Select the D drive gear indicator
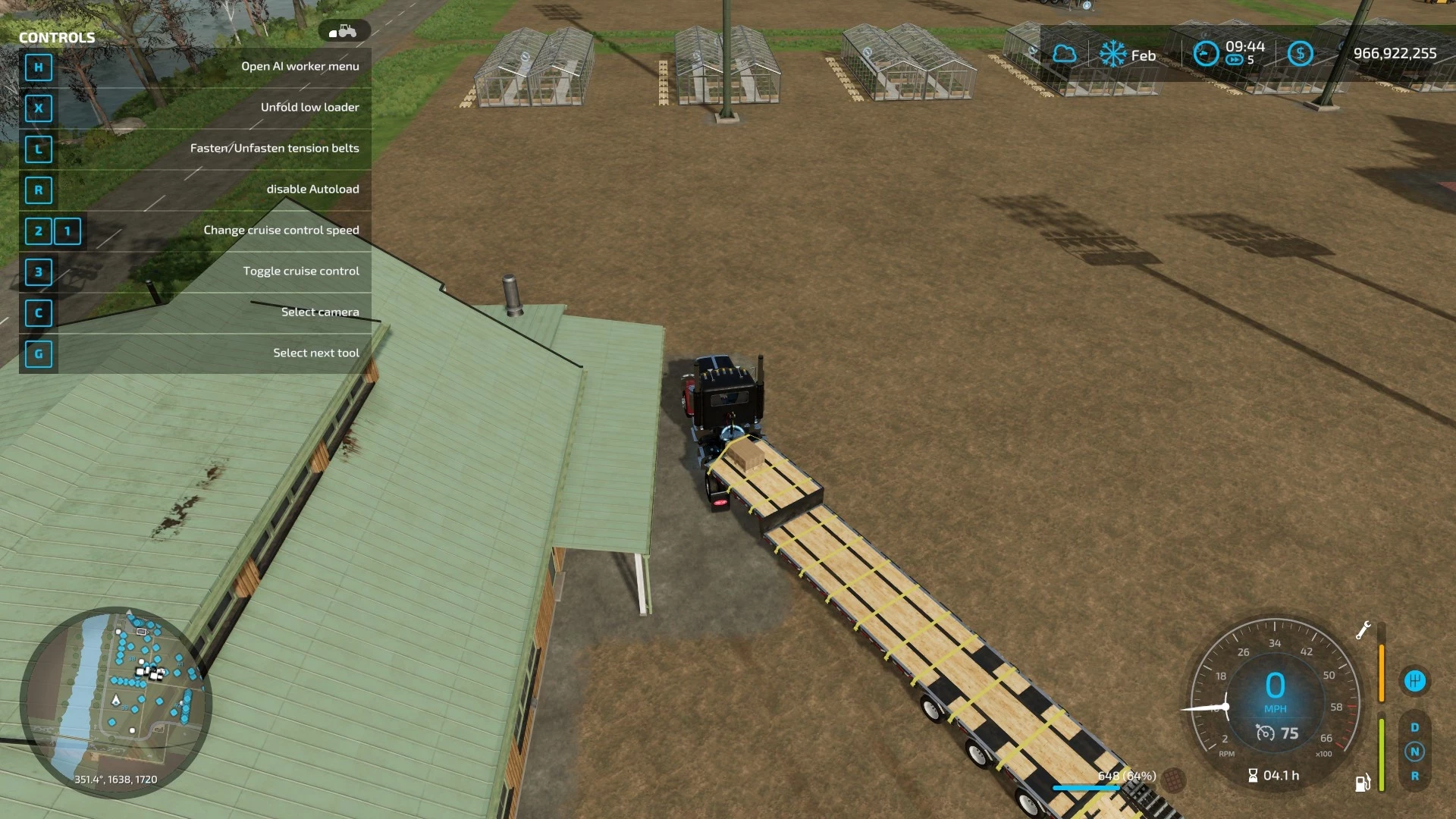The width and height of the screenshot is (1456, 819). [1414, 726]
